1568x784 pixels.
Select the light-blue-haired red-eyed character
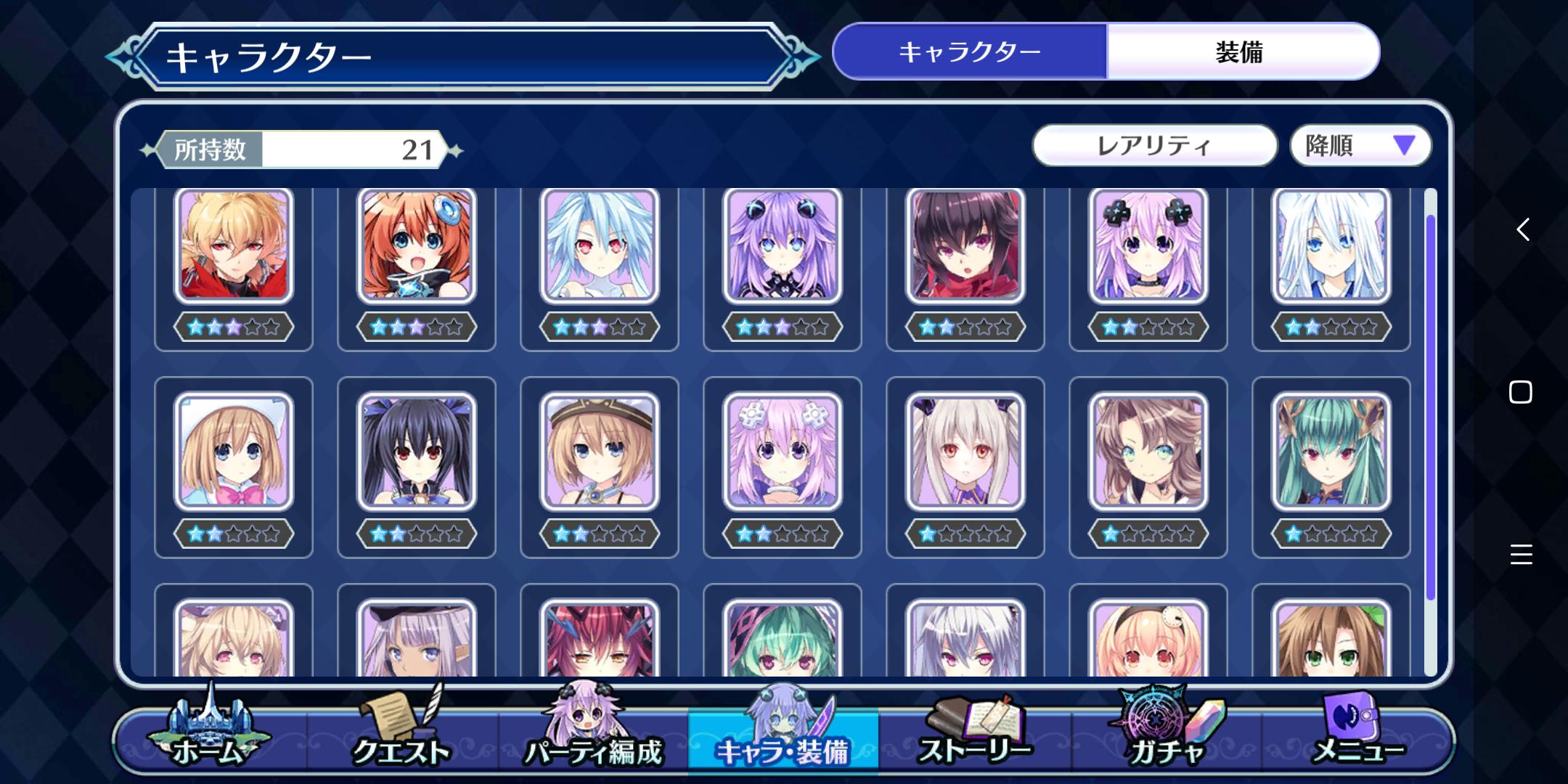(600, 245)
